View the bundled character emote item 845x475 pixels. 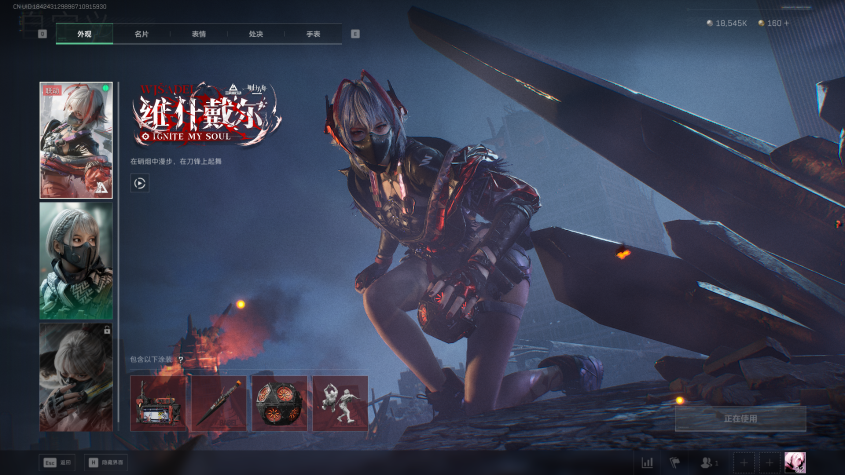[x=340, y=403]
